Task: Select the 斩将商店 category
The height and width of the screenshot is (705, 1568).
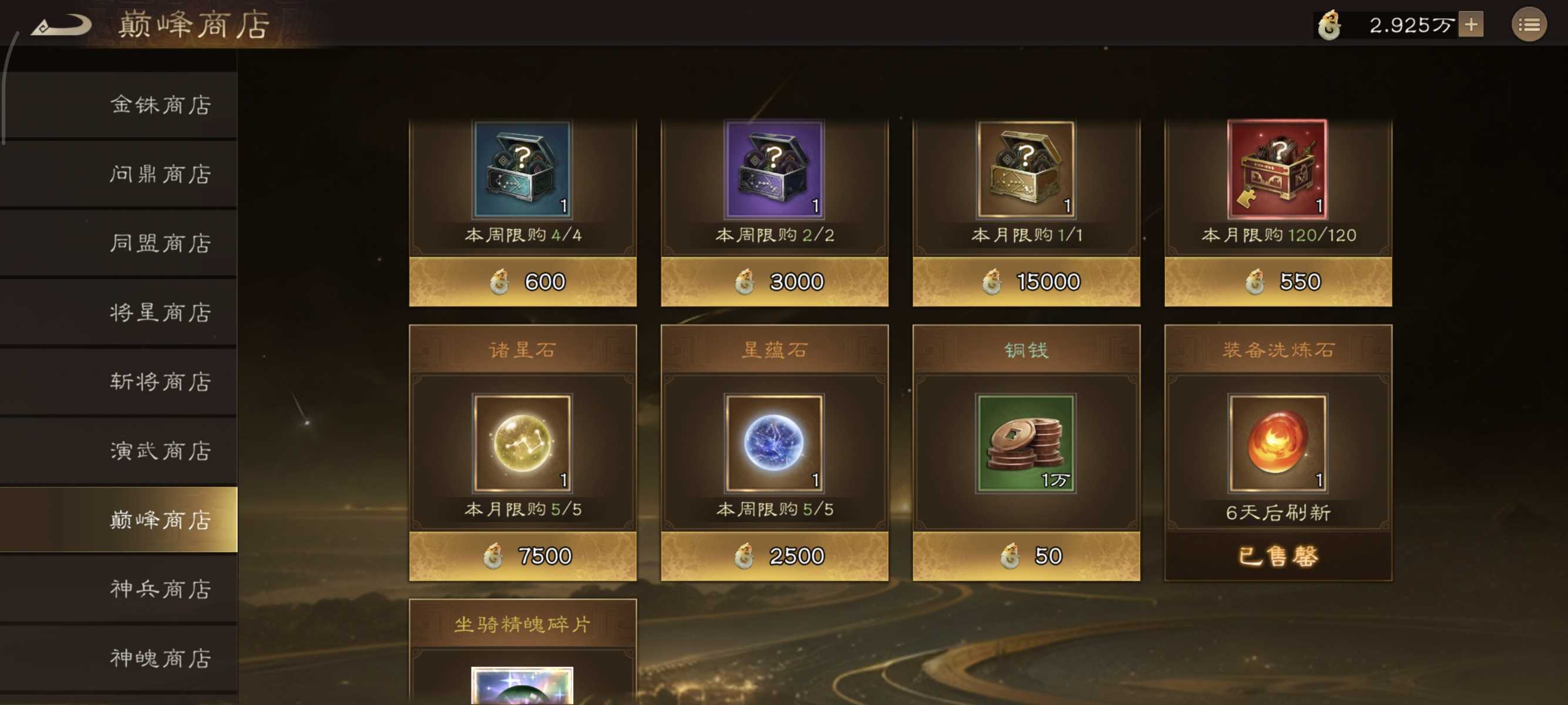Action: coord(160,382)
